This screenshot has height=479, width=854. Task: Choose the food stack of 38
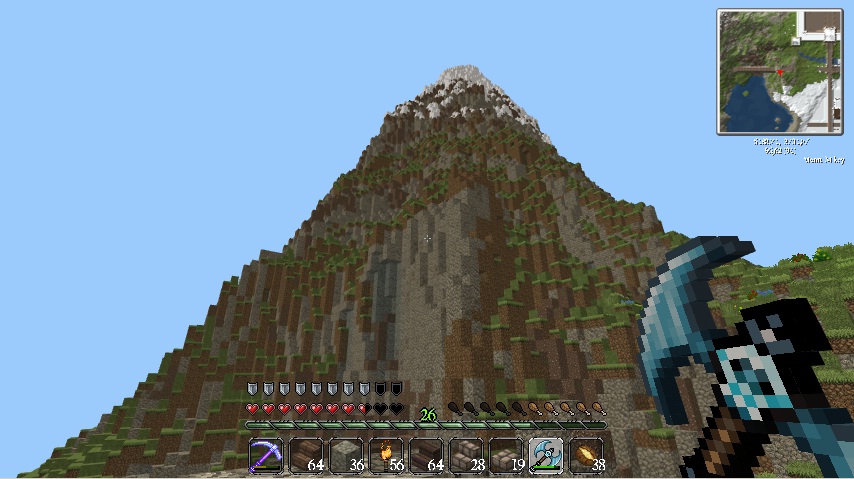(x=586, y=455)
